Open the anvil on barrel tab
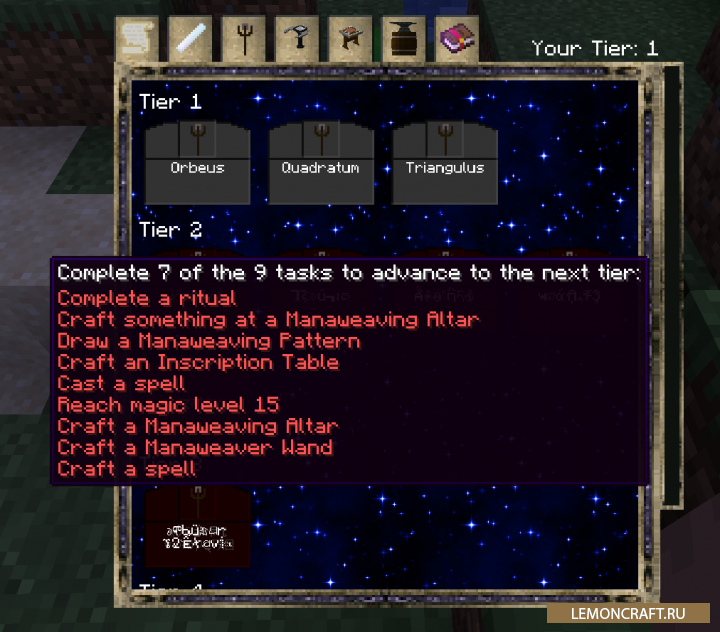Viewport: 720px width, 632px height. 404,40
